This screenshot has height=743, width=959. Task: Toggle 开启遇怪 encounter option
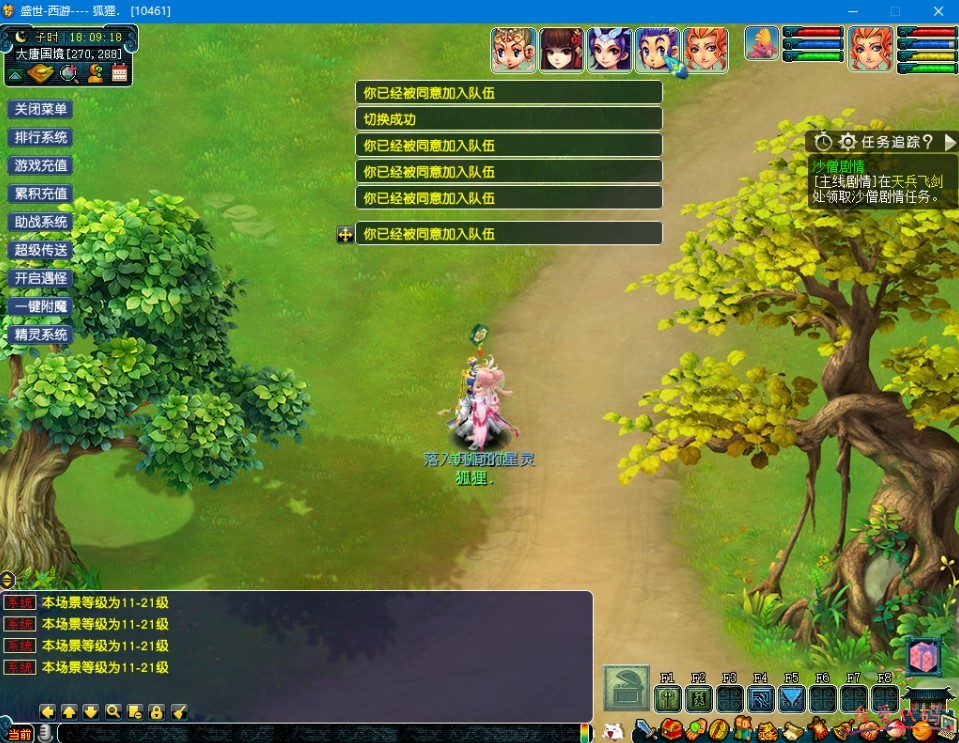pos(41,278)
